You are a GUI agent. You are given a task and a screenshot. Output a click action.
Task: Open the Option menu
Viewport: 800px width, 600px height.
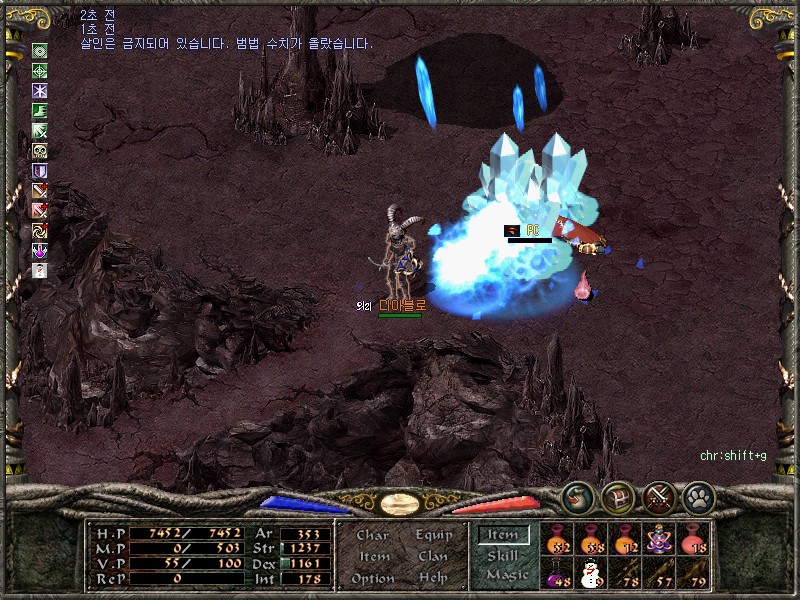pos(372,578)
